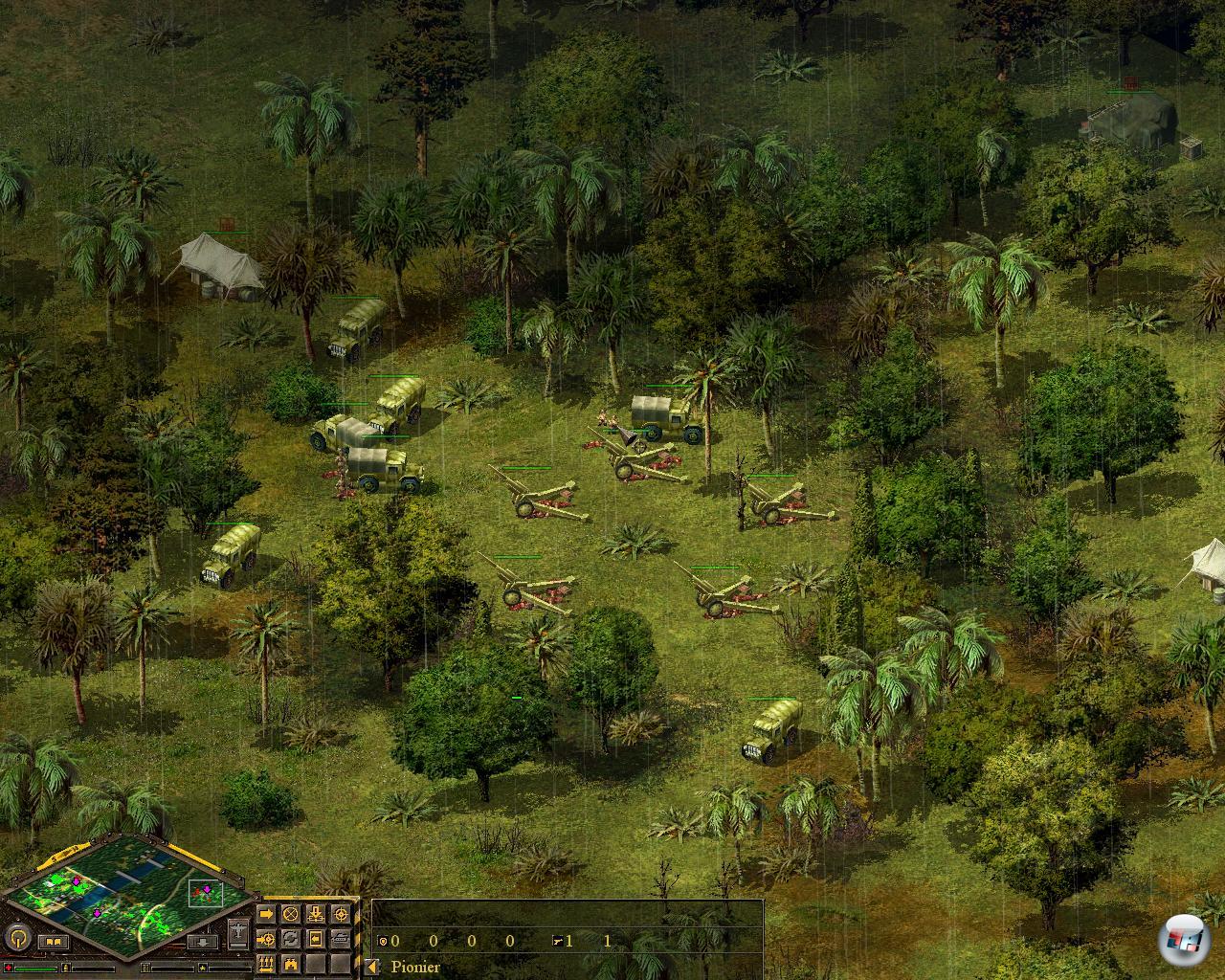Activate the crosshair attack command
This screenshot has height=980, width=1225.
point(340,915)
